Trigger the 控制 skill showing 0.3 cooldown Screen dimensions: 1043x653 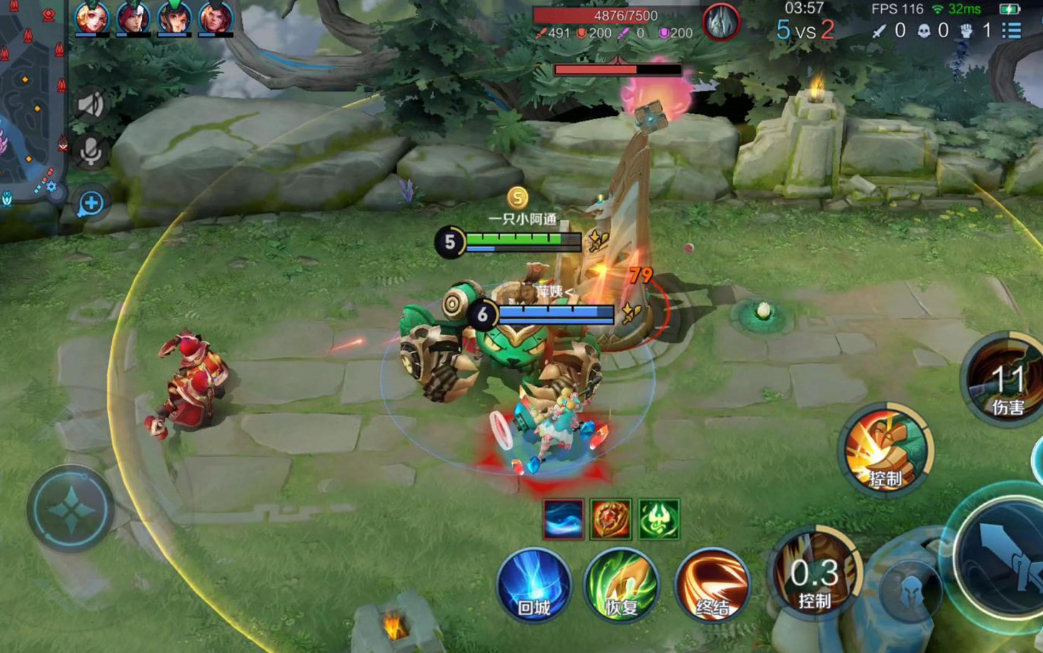point(815,573)
